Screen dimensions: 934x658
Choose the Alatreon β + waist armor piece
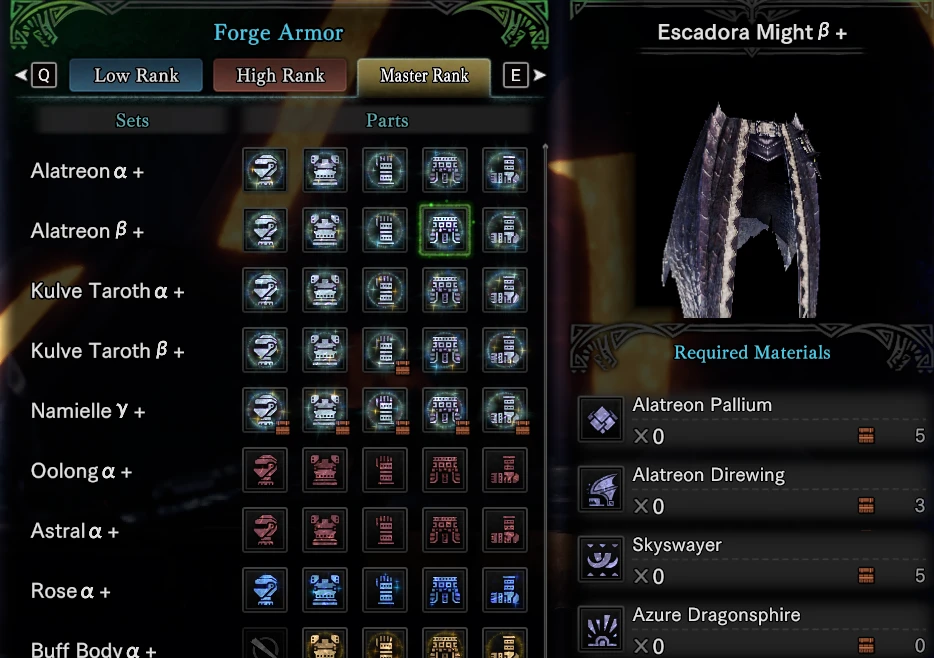(x=445, y=231)
